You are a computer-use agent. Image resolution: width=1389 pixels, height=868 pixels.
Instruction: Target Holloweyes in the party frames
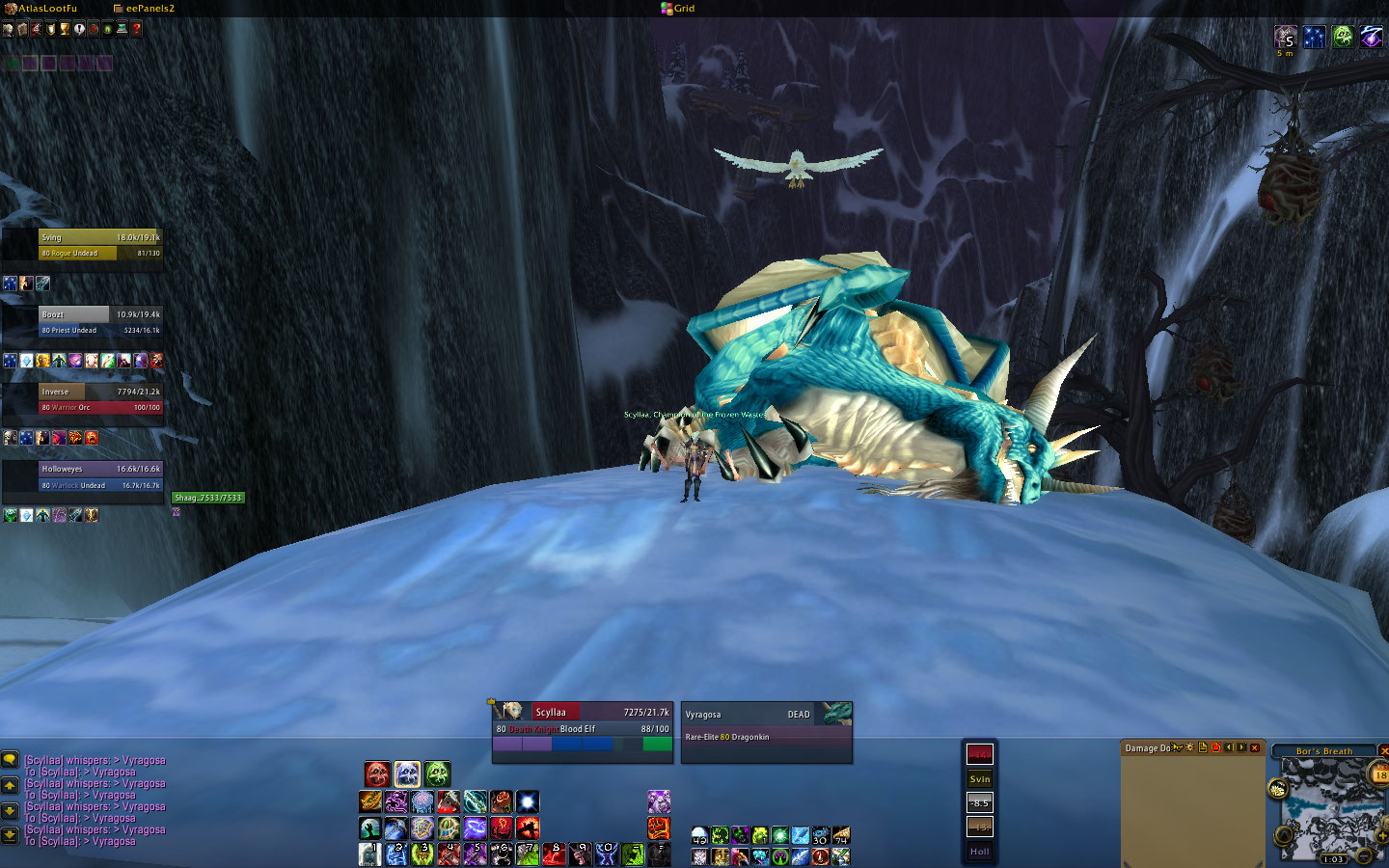[x=99, y=476]
